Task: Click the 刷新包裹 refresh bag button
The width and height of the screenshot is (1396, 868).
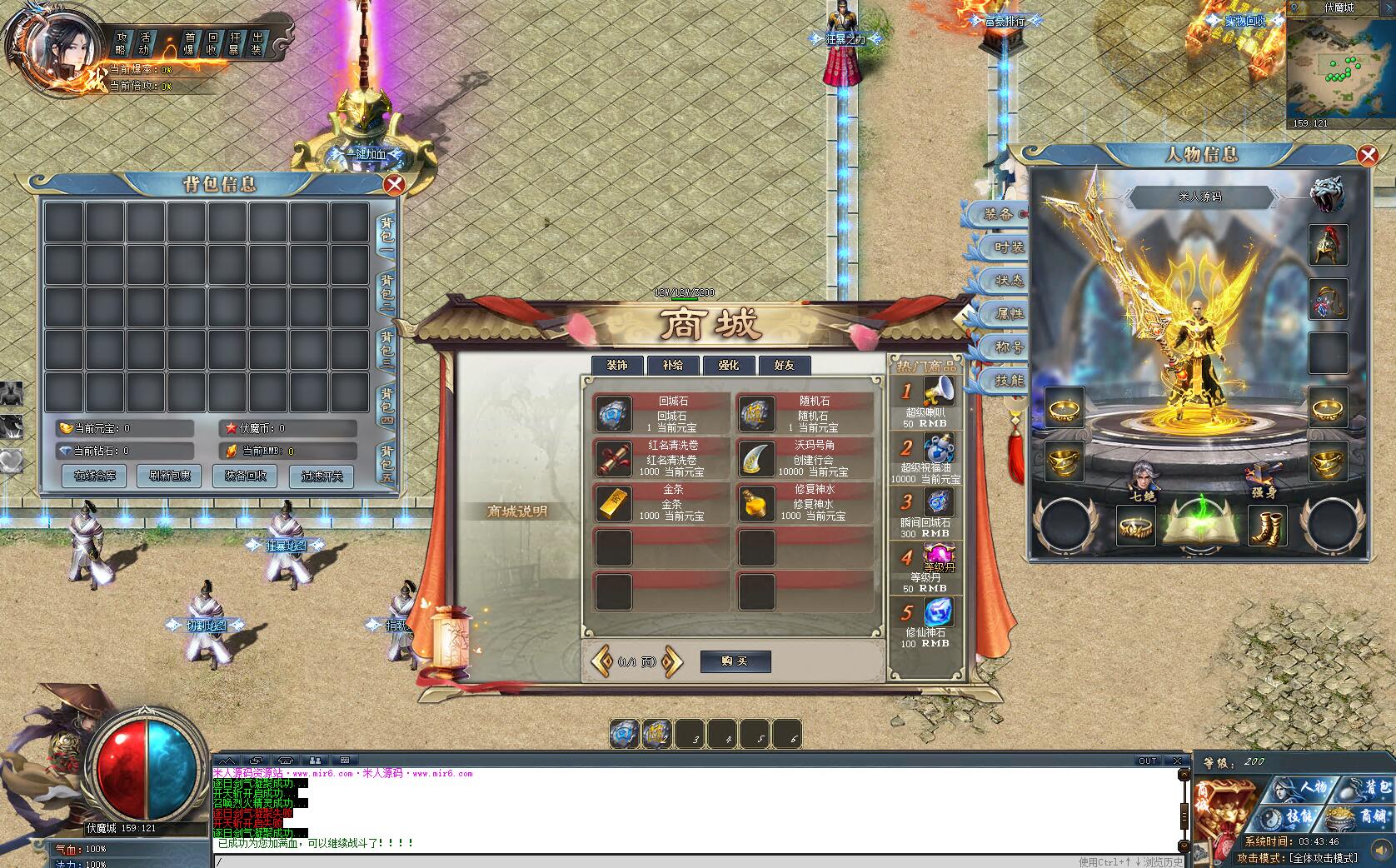Action: click(170, 476)
